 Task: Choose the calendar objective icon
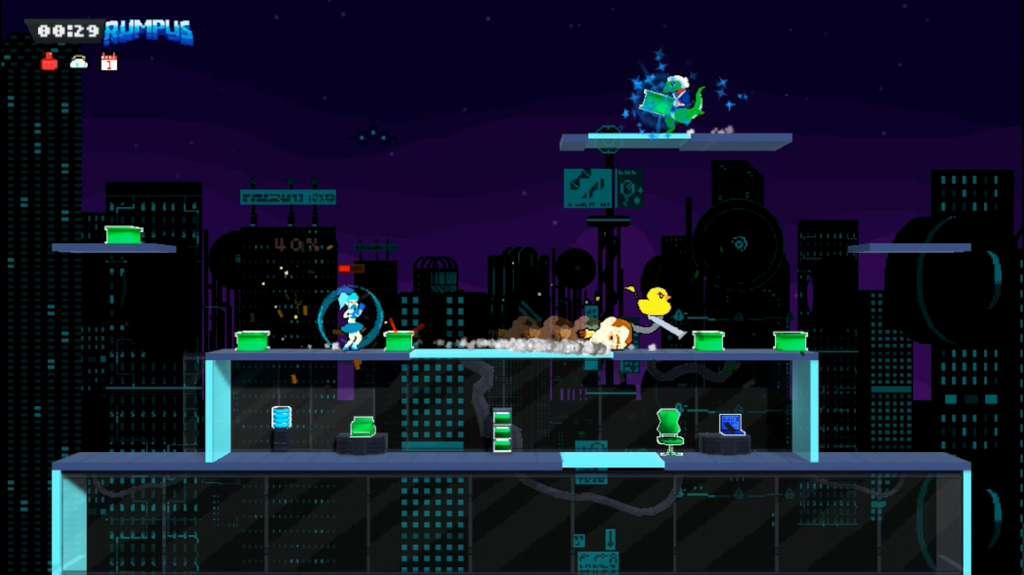(109, 62)
